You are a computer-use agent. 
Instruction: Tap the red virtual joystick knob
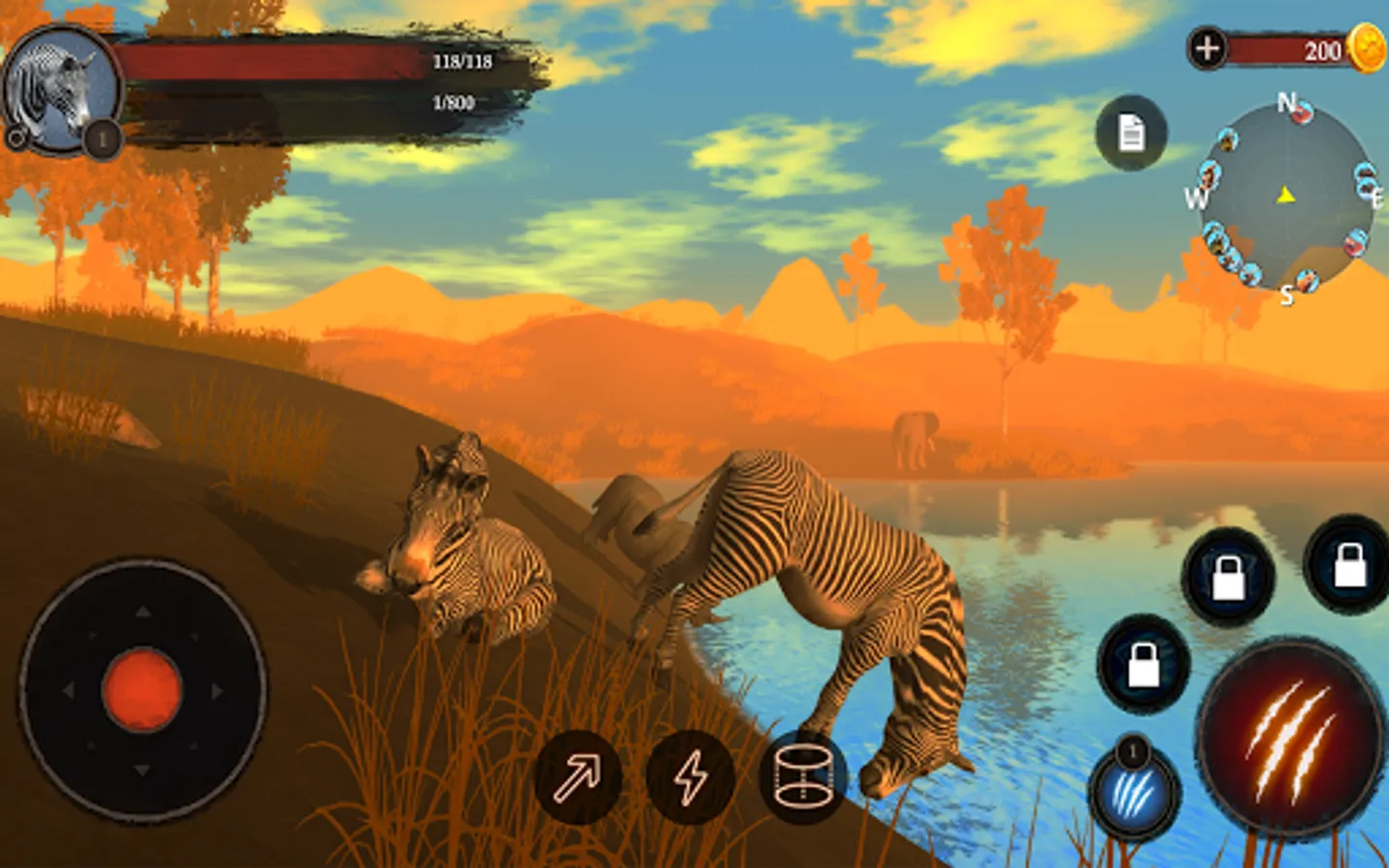[x=142, y=690]
